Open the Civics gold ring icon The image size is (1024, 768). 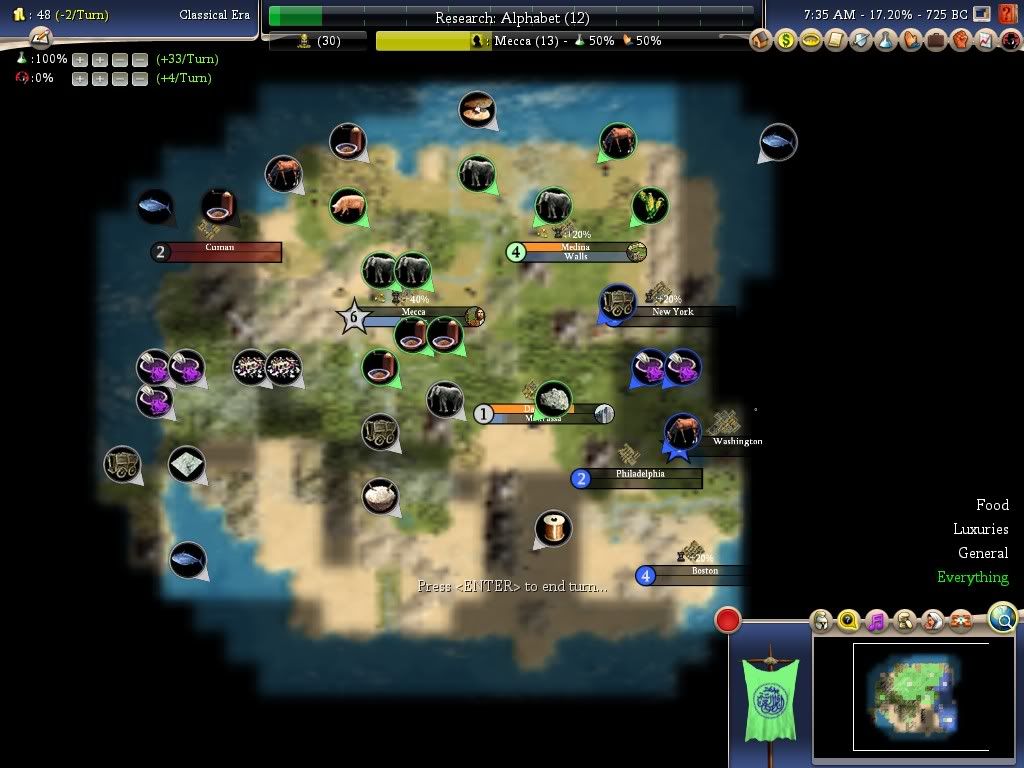[x=812, y=41]
